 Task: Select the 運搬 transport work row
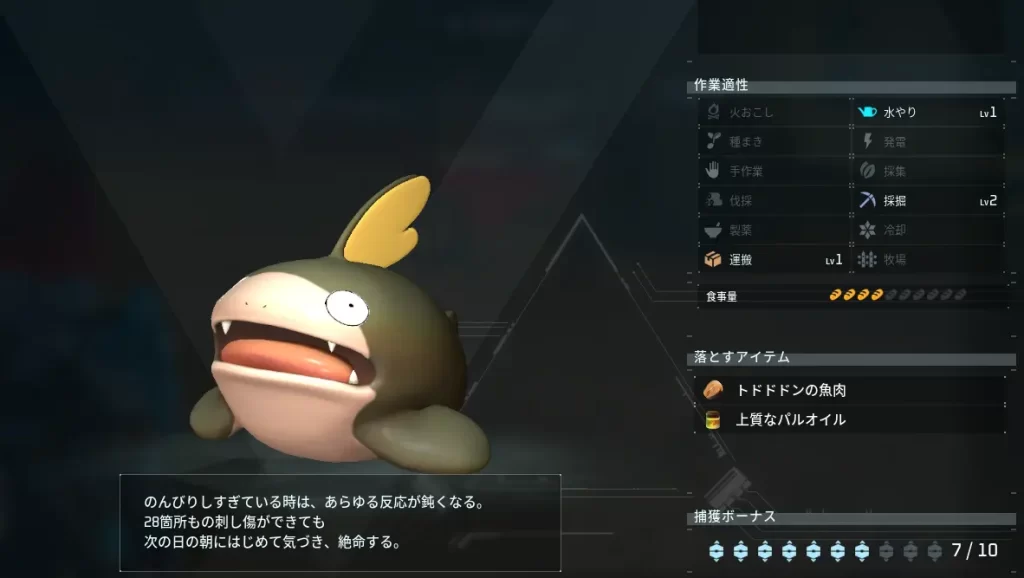click(x=773, y=259)
